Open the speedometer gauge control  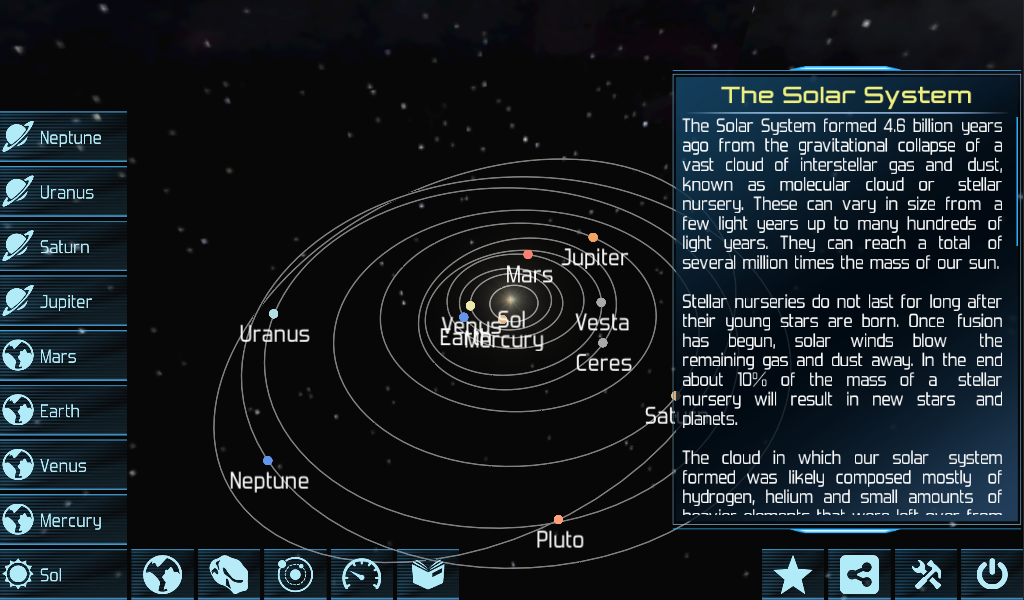tap(362, 575)
